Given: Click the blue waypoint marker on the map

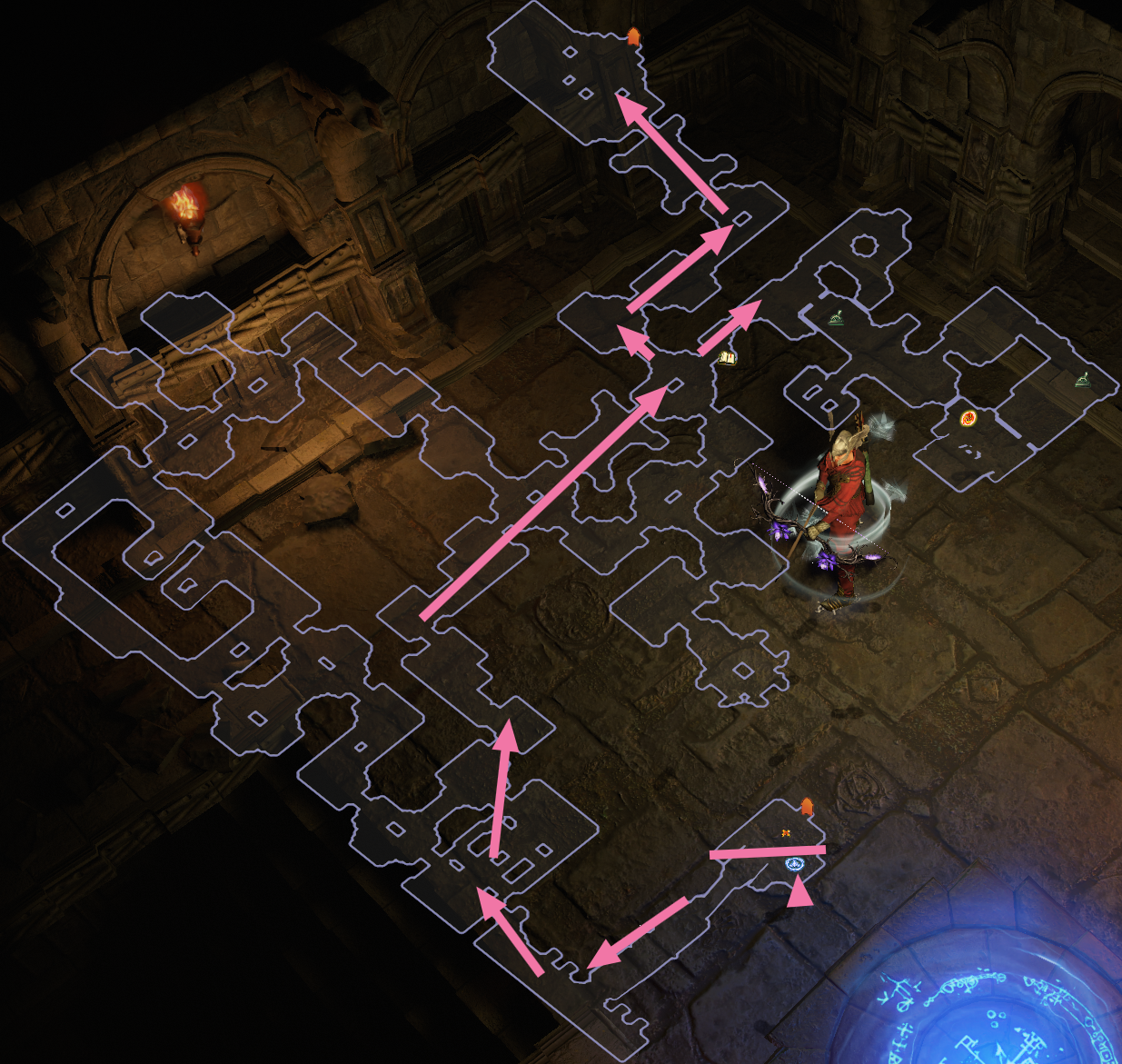Looking at the screenshot, I should coord(795,864).
